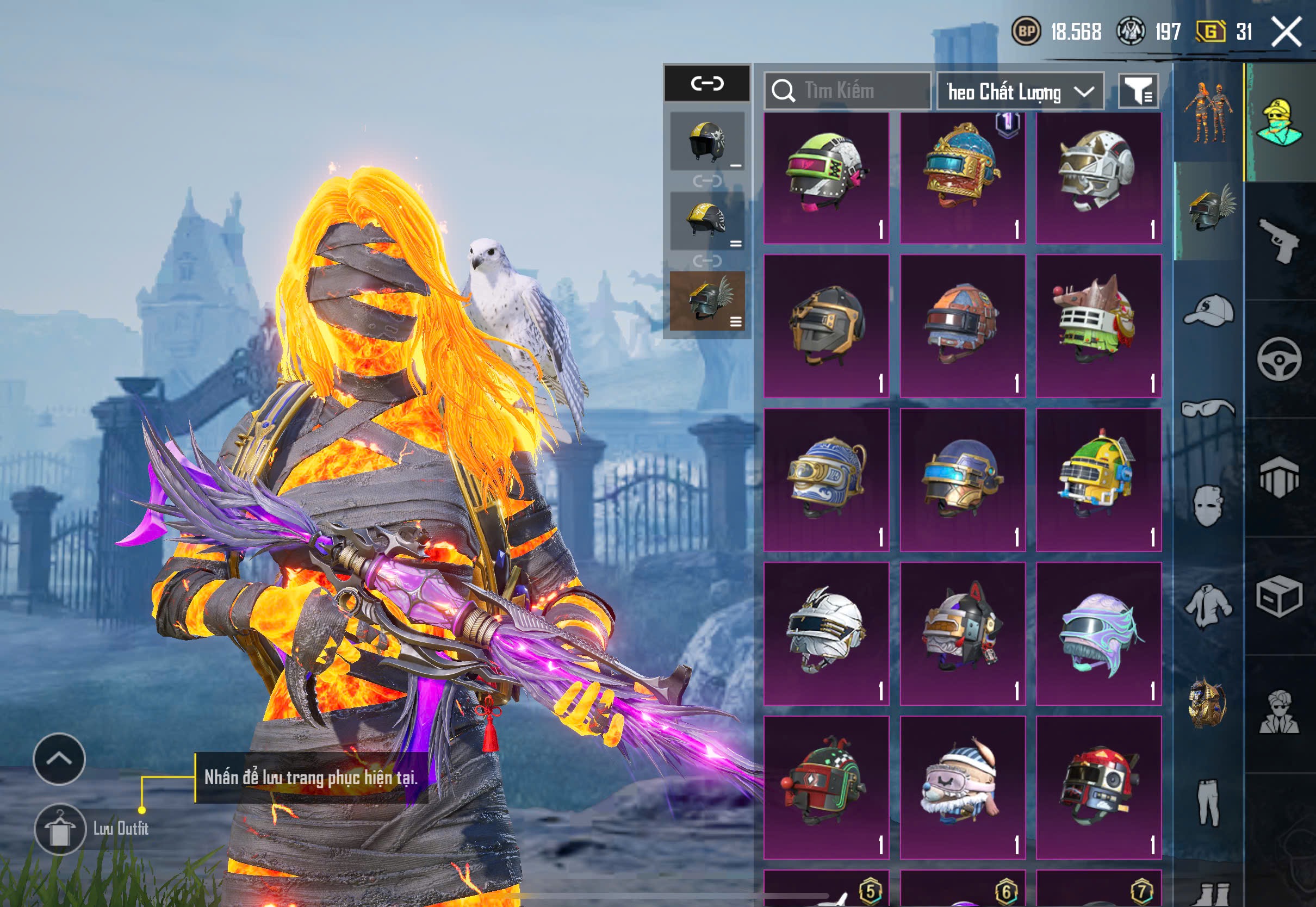Switch to the pistol weapons tab
1316x907 pixels.
pyautogui.click(x=1279, y=240)
